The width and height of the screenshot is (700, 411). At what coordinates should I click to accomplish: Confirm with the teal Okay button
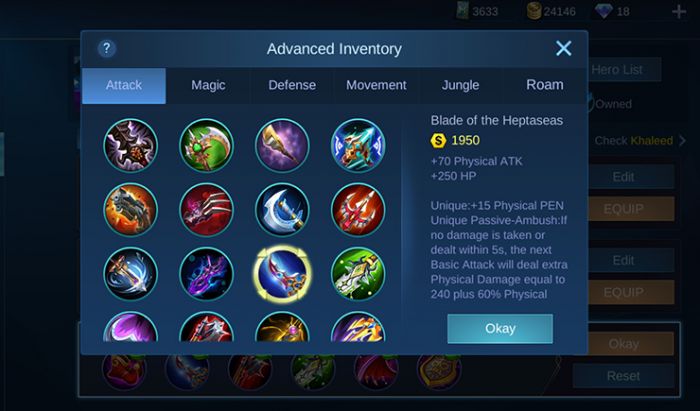(x=500, y=328)
